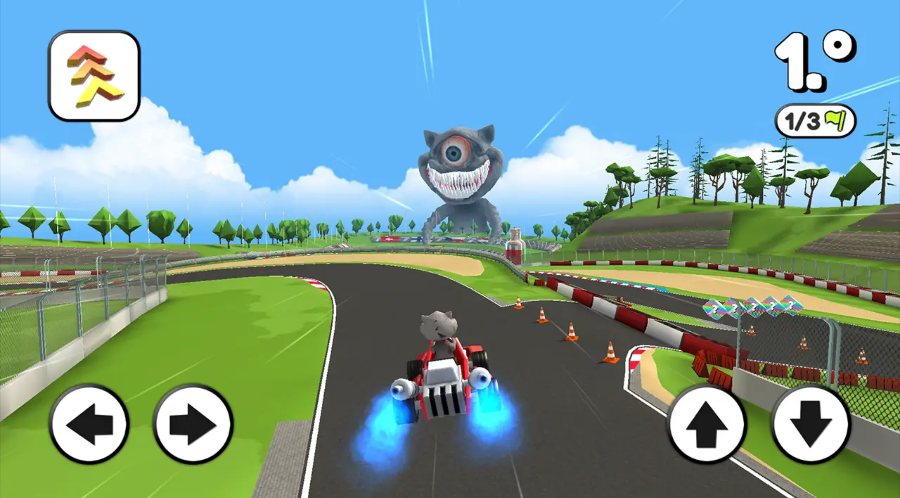
Task: Accelerate using the up arrow button
Action: pos(707,424)
